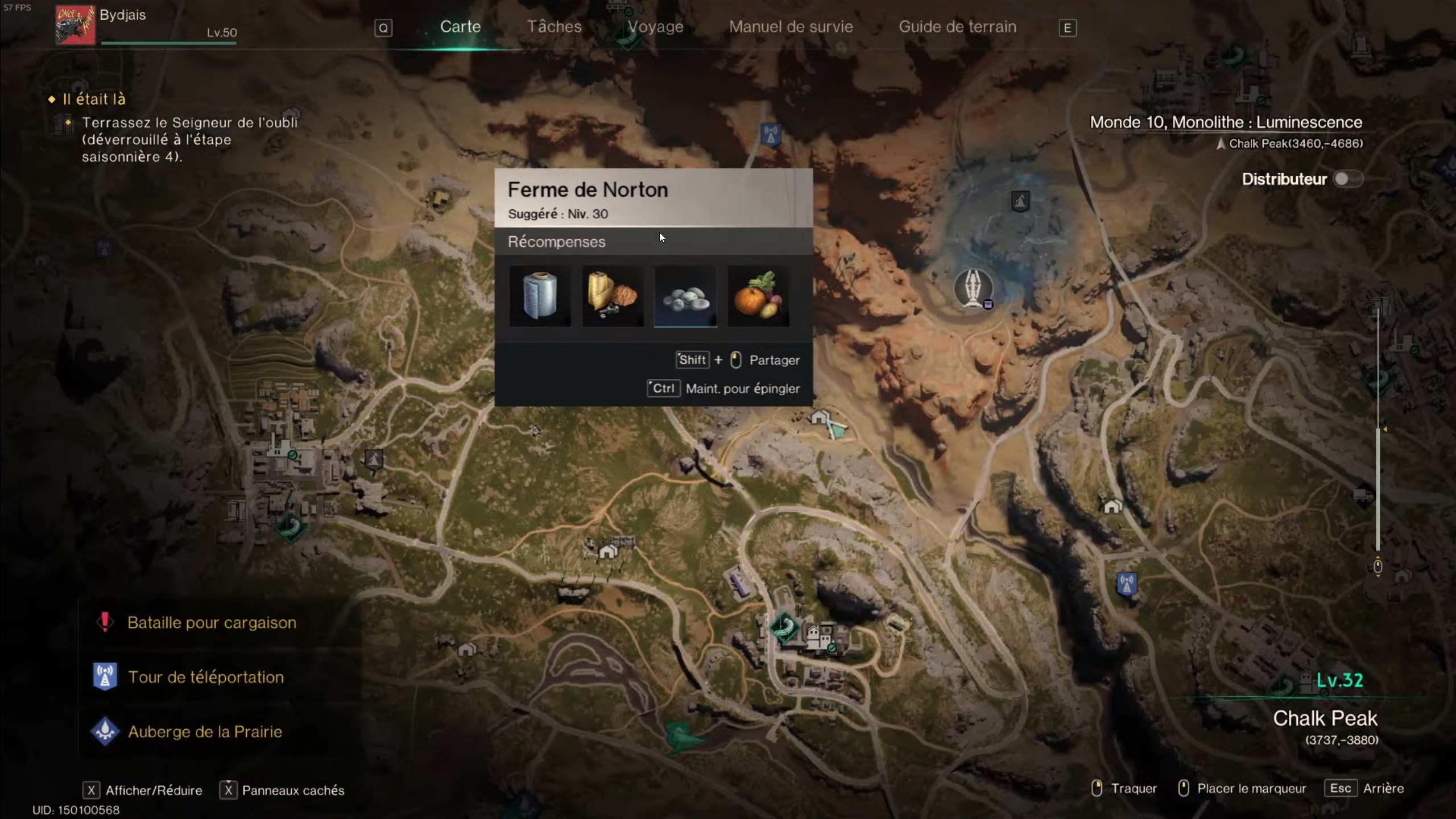
Task: Choose the Bataille pour cargaison entry
Action: coord(212,623)
